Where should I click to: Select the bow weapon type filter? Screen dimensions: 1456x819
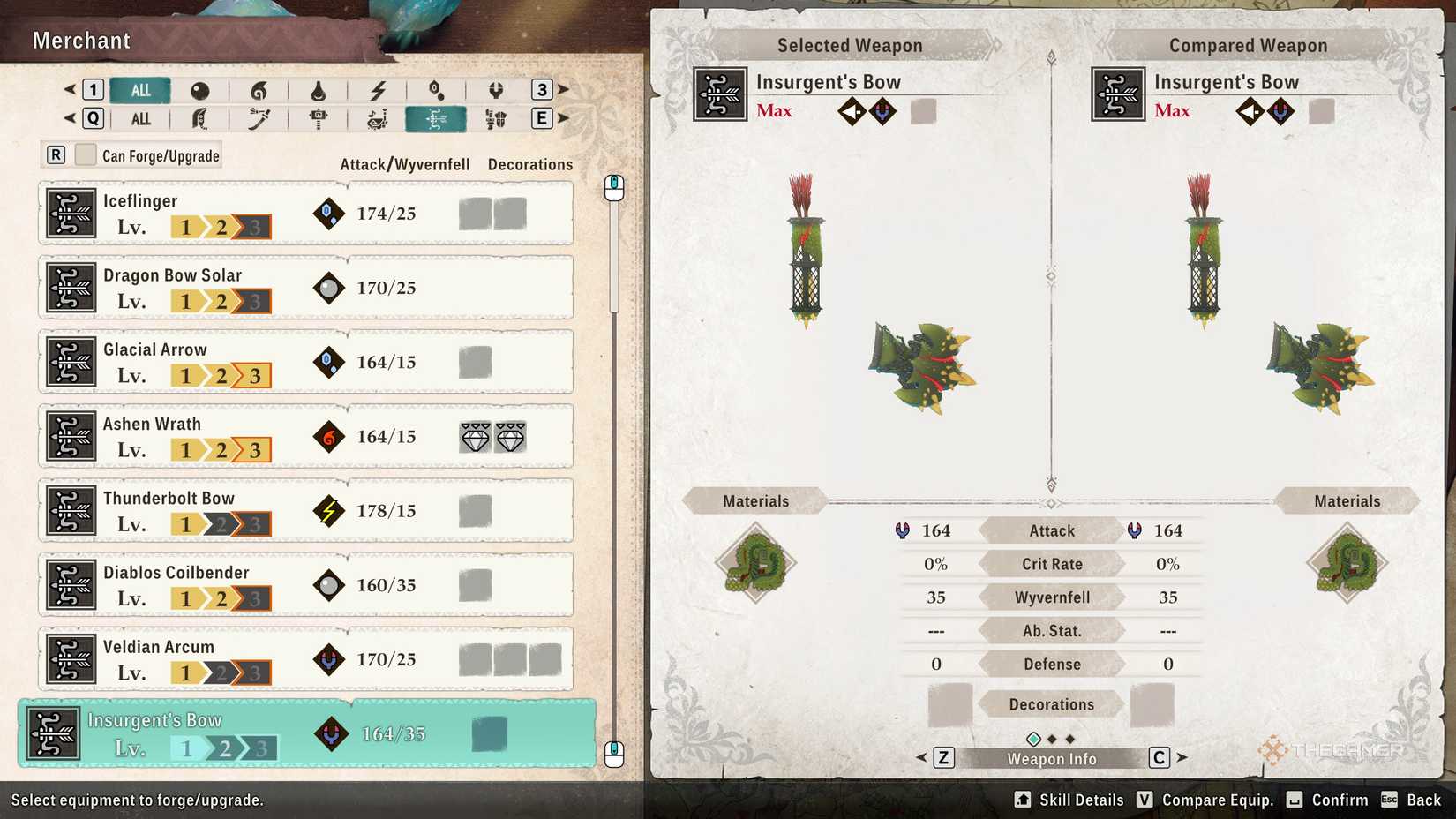[436, 118]
